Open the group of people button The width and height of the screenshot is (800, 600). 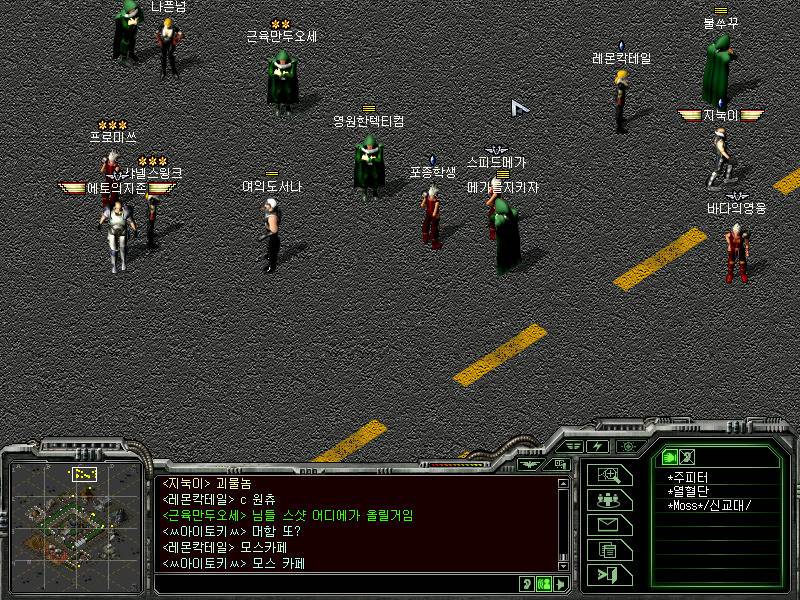(609, 500)
